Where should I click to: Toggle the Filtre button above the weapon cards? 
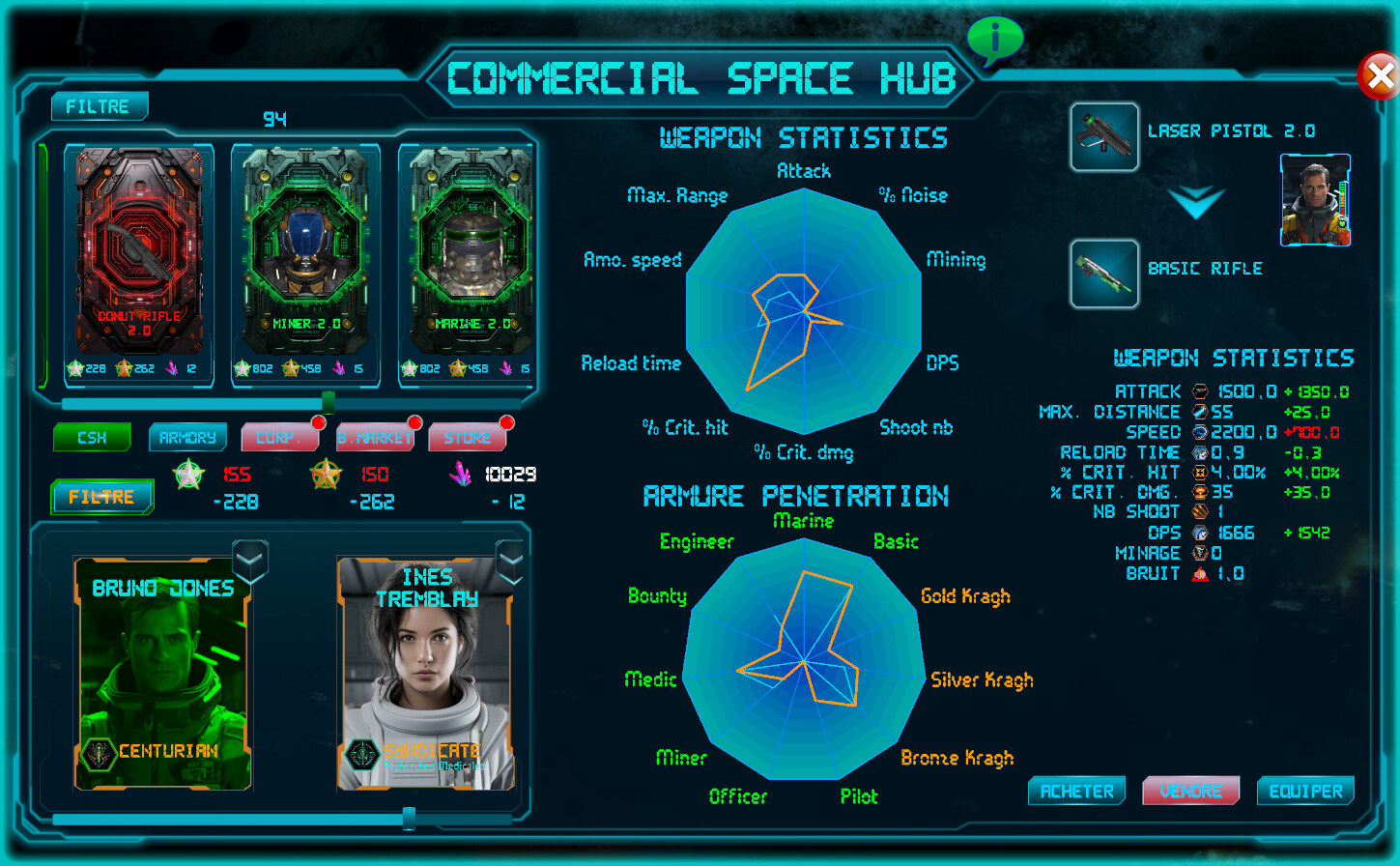click(99, 106)
